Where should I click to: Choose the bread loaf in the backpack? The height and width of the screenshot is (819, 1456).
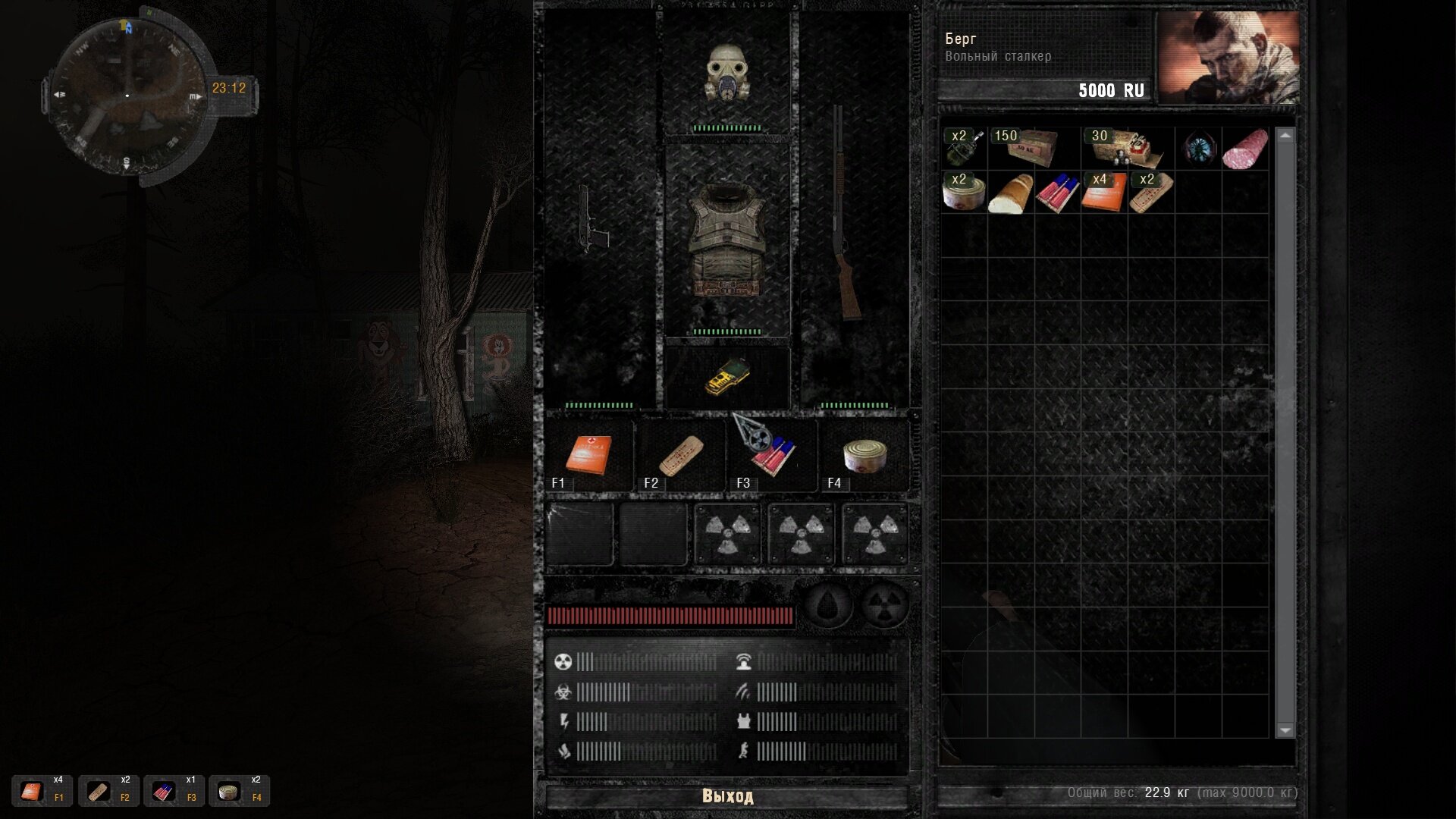[x=1011, y=193]
